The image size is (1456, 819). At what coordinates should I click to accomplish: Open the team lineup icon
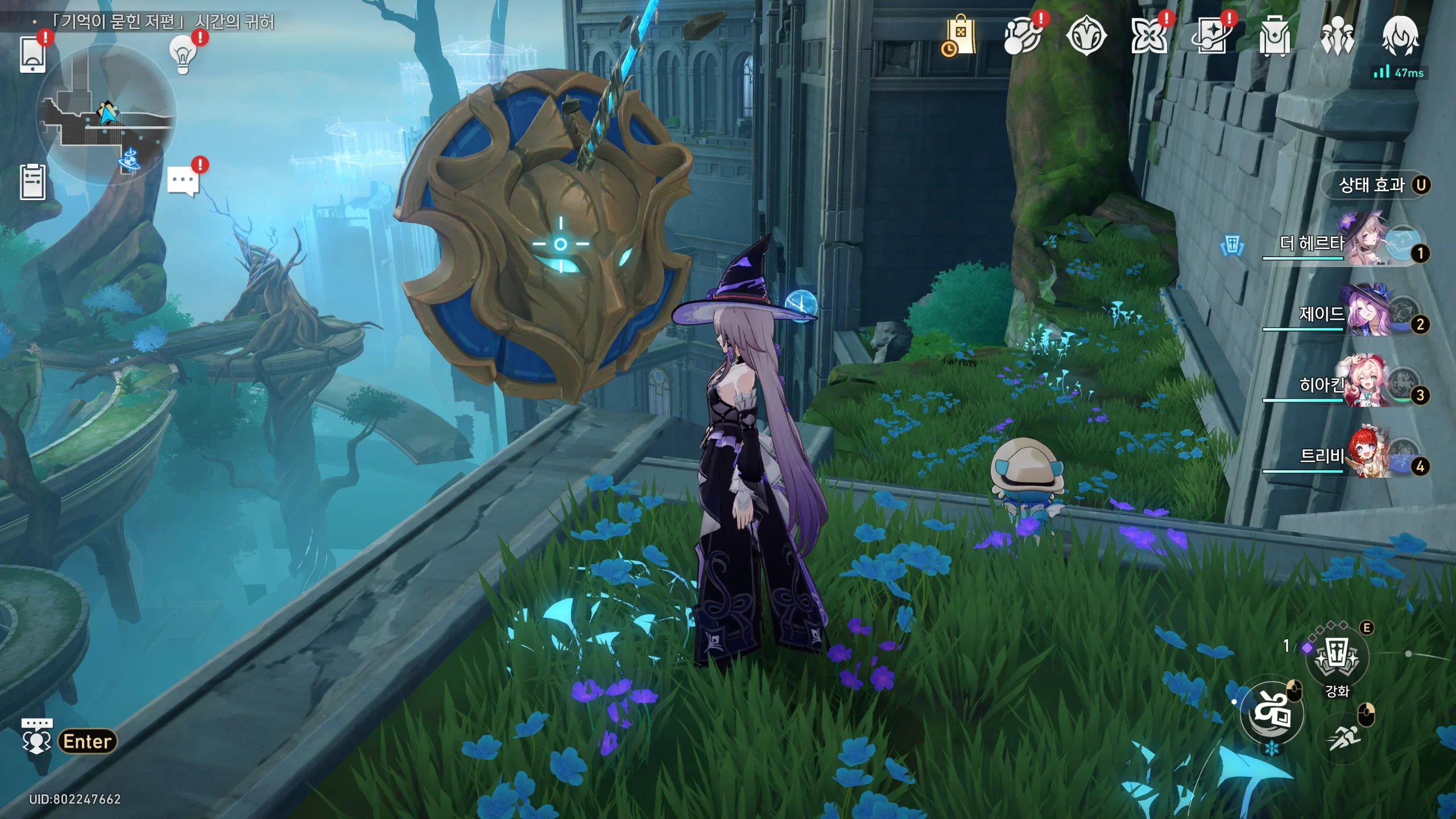pos(1337,36)
